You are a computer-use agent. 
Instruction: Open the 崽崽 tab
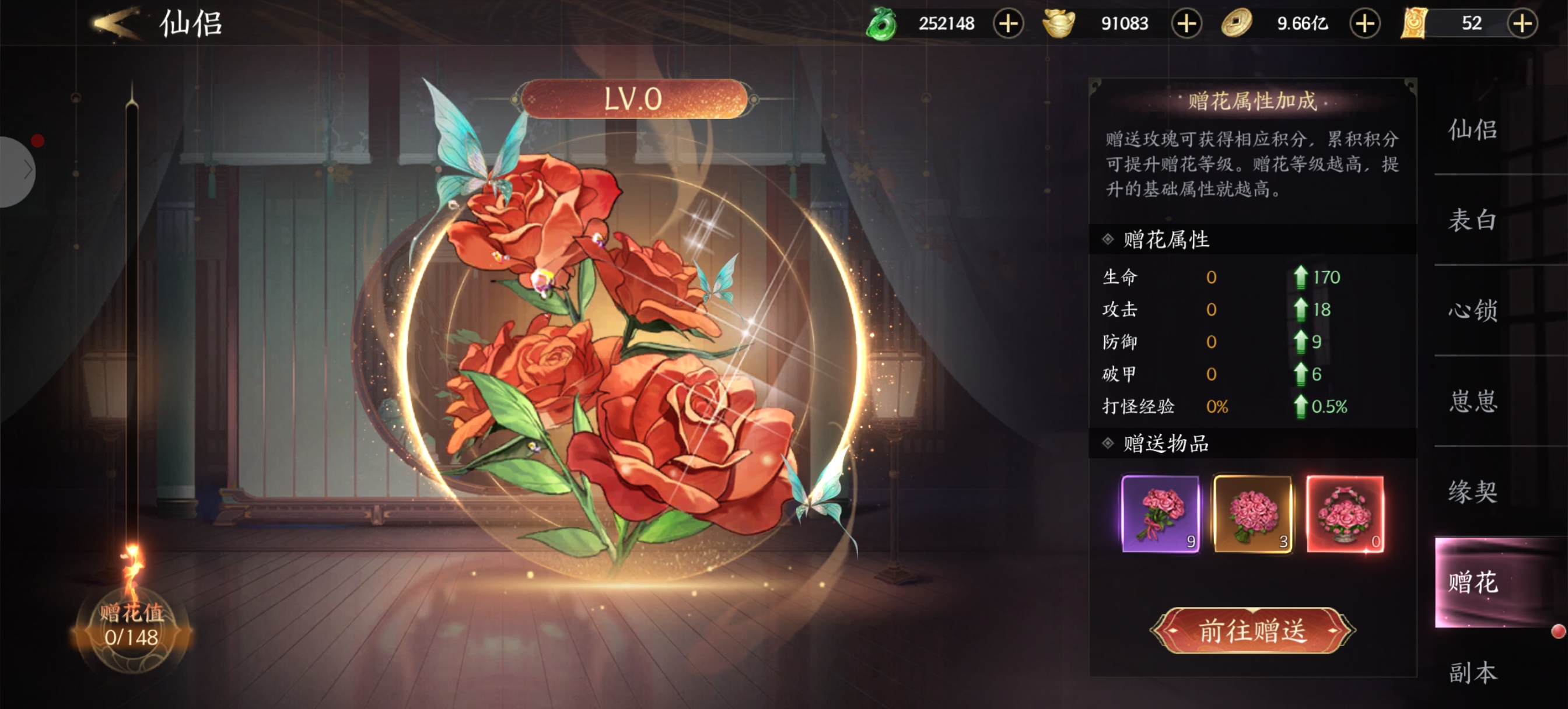[1472, 401]
